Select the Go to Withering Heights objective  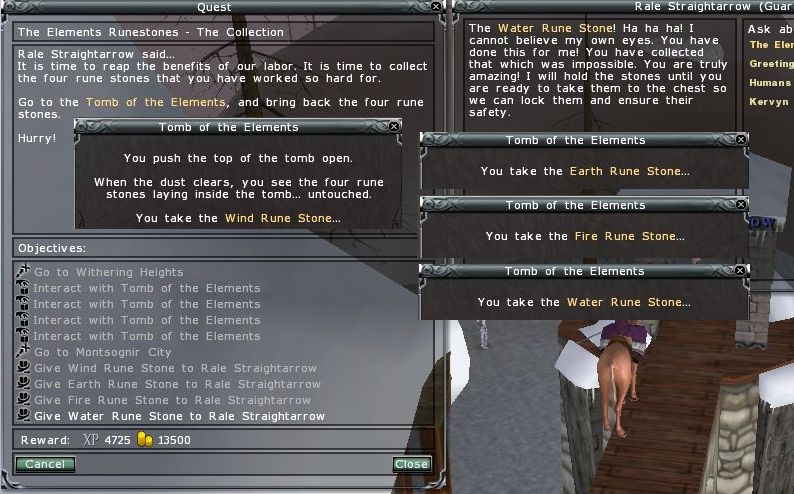[108, 272]
